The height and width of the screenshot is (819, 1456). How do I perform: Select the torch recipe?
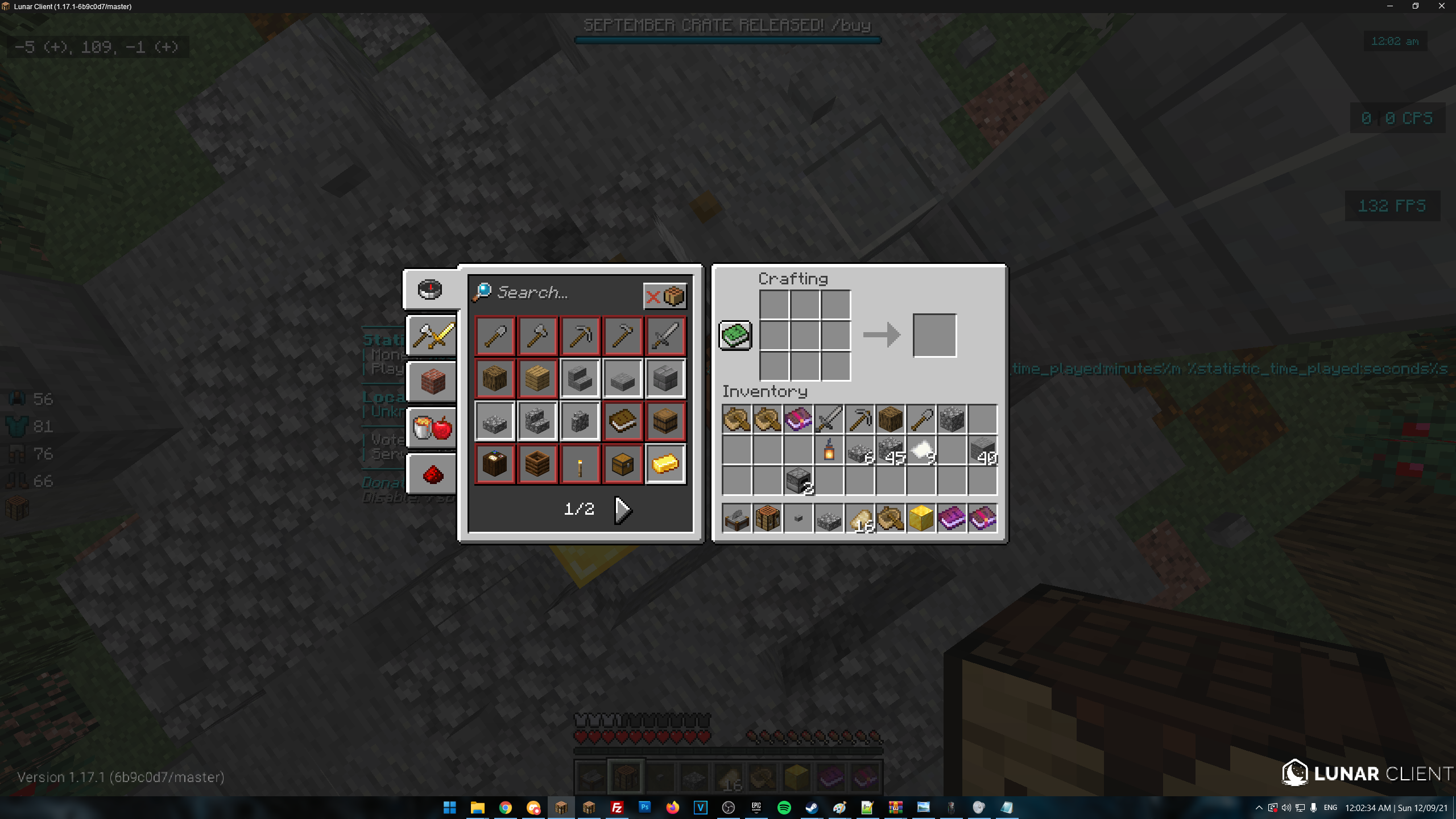(580, 464)
